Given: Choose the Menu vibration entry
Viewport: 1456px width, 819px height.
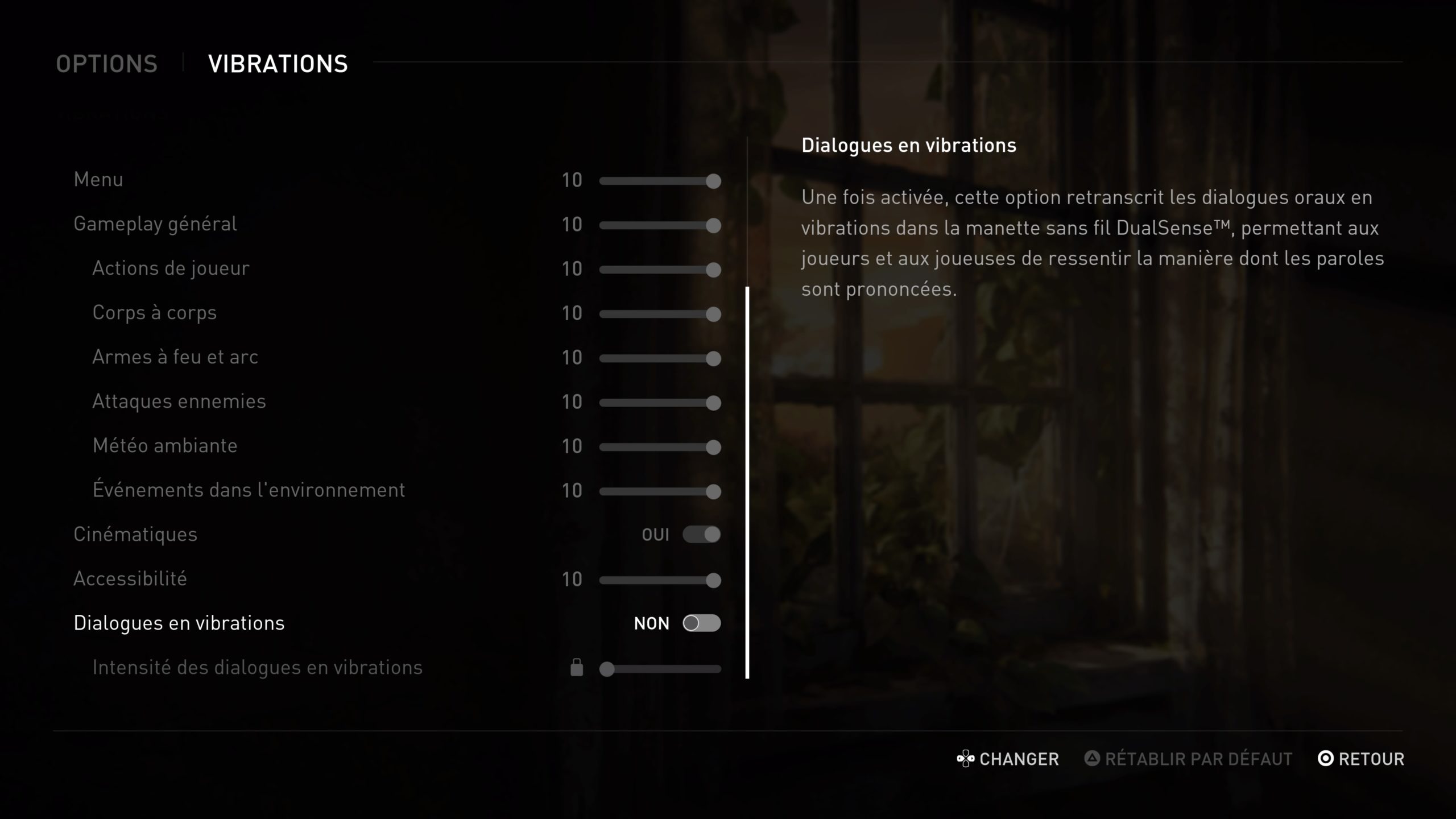Looking at the screenshot, I should click(98, 180).
